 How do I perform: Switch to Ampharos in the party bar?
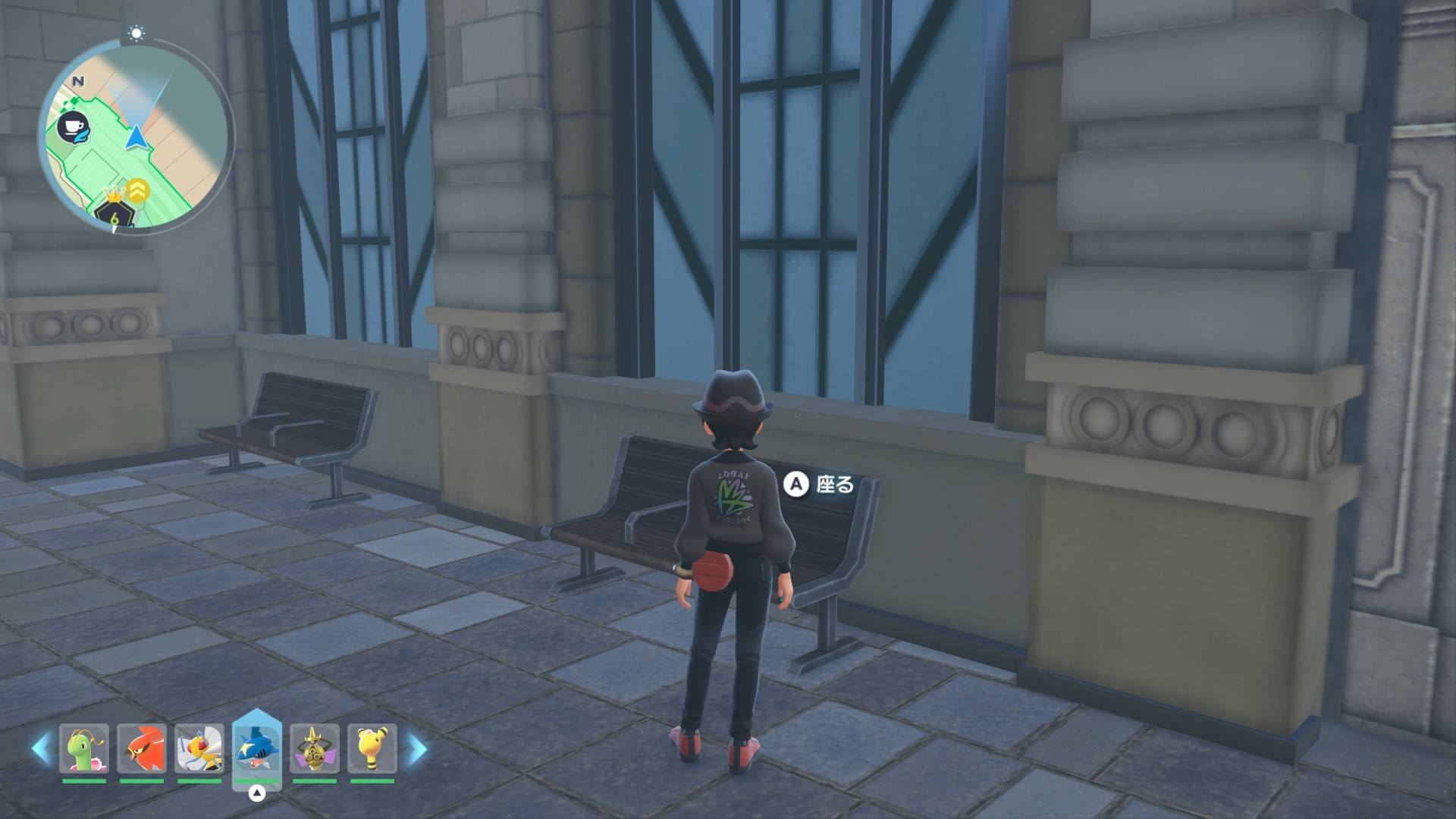372,749
